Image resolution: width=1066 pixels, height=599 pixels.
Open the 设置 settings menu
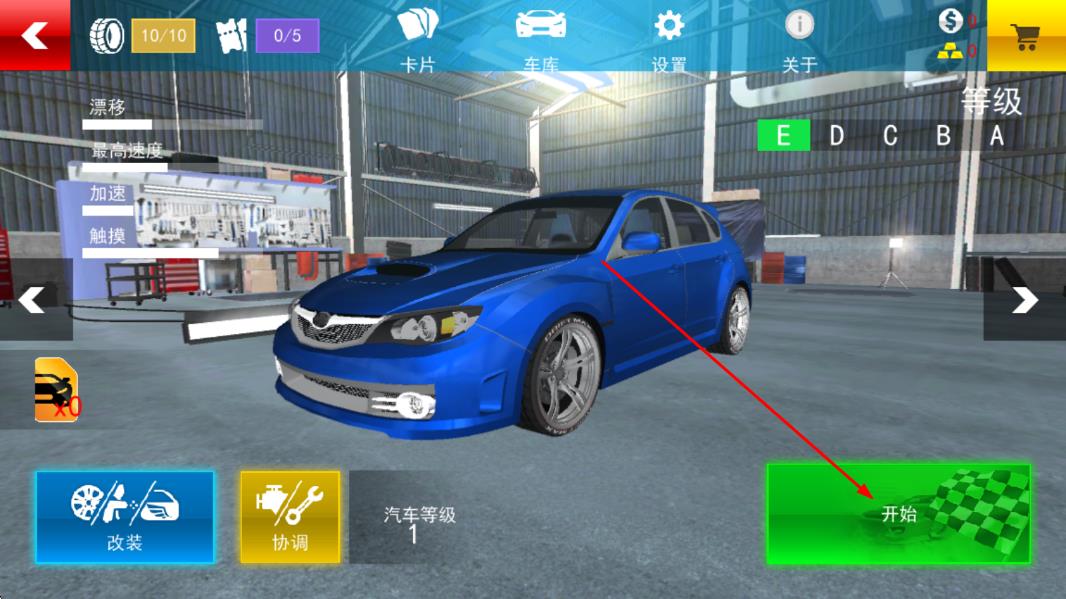click(x=668, y=38)
